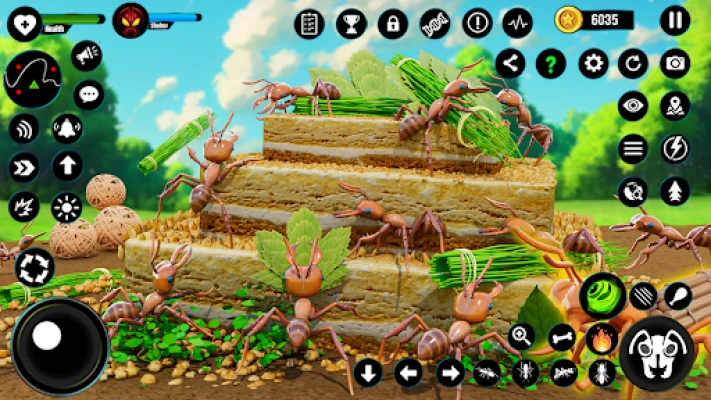Click the magnifier zoom-in button
The width and height of the screenshot is (711, 400).
coord(522,336)
